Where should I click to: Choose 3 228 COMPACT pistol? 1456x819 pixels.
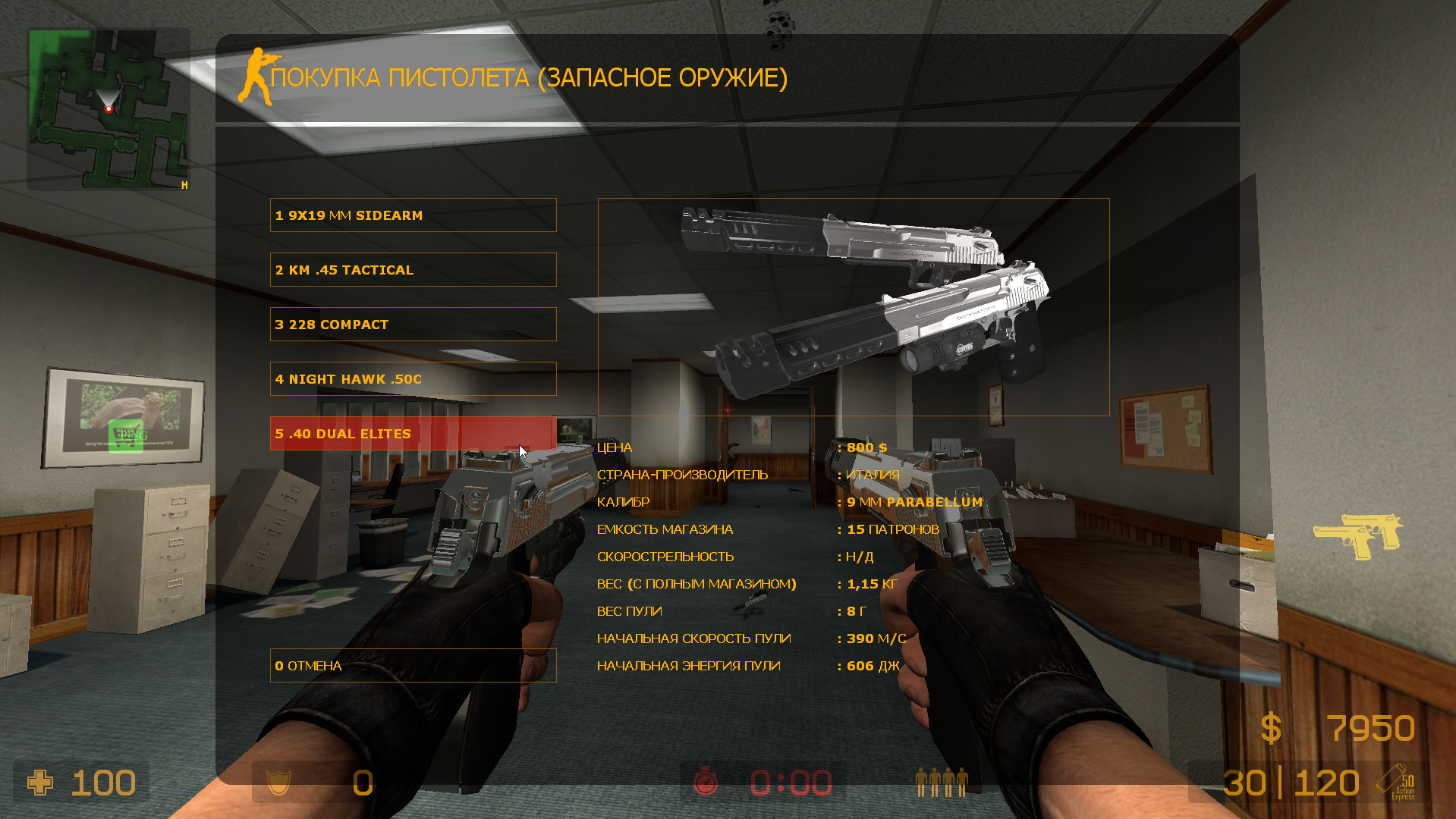pyautogui.click(x=413, y=324)
